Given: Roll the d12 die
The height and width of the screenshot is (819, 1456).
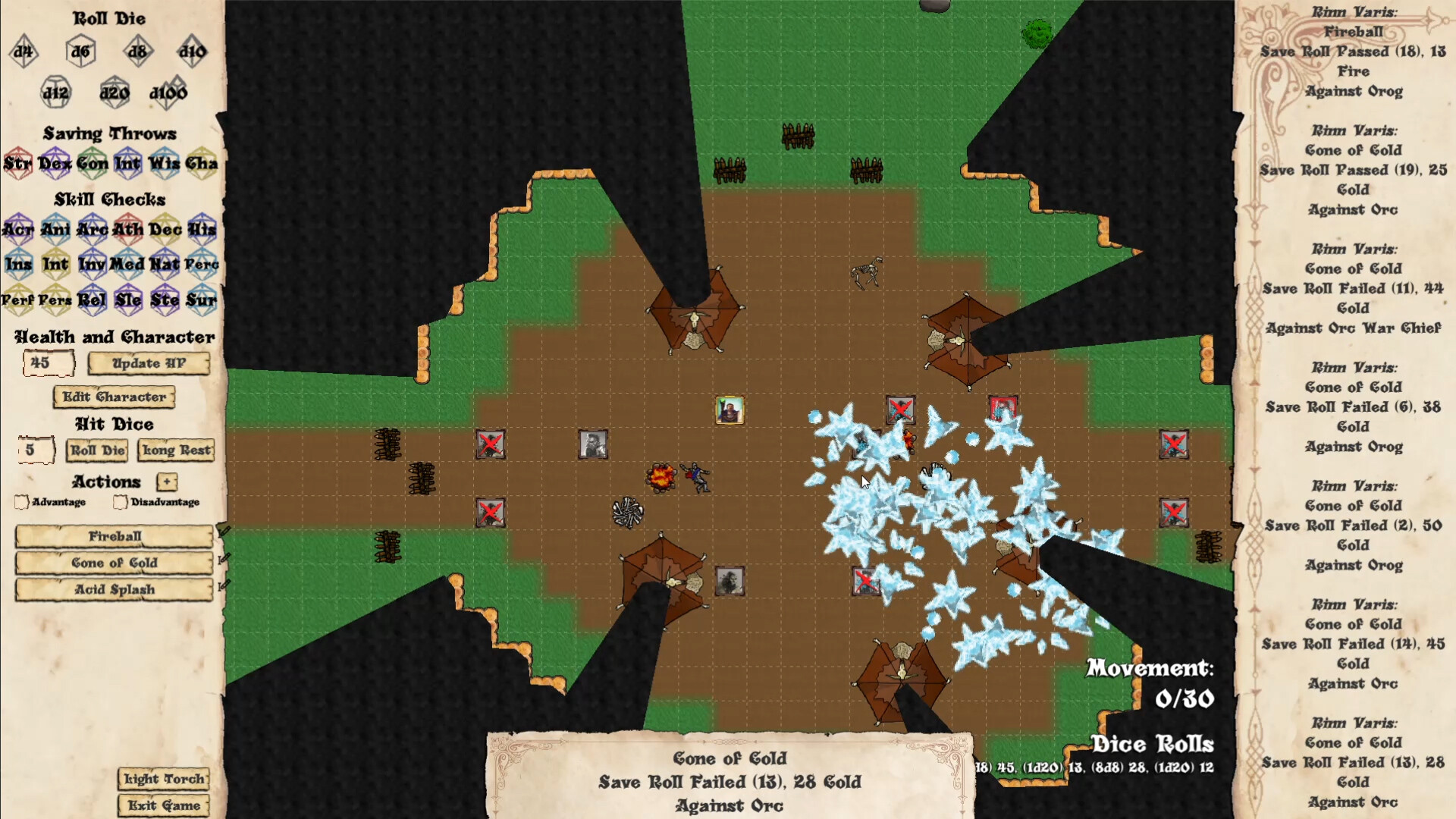Looking at the screenshot, I should click(x=55, y=93).
